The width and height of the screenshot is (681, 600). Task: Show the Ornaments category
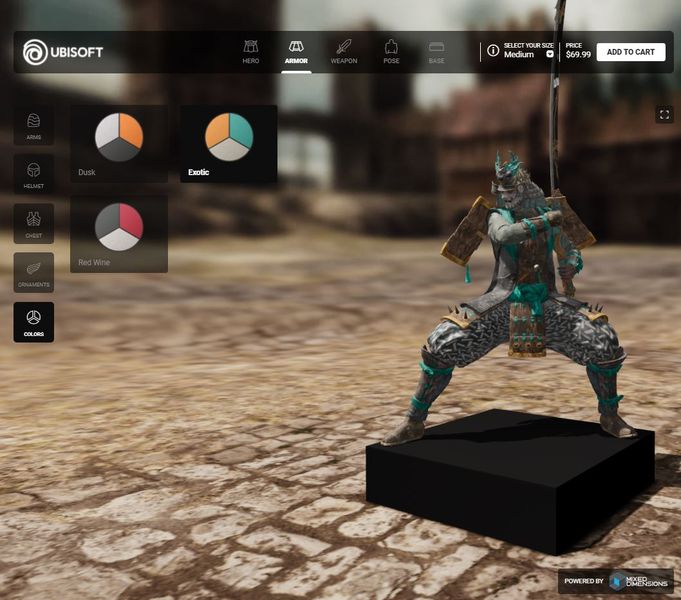coord(33,272)
